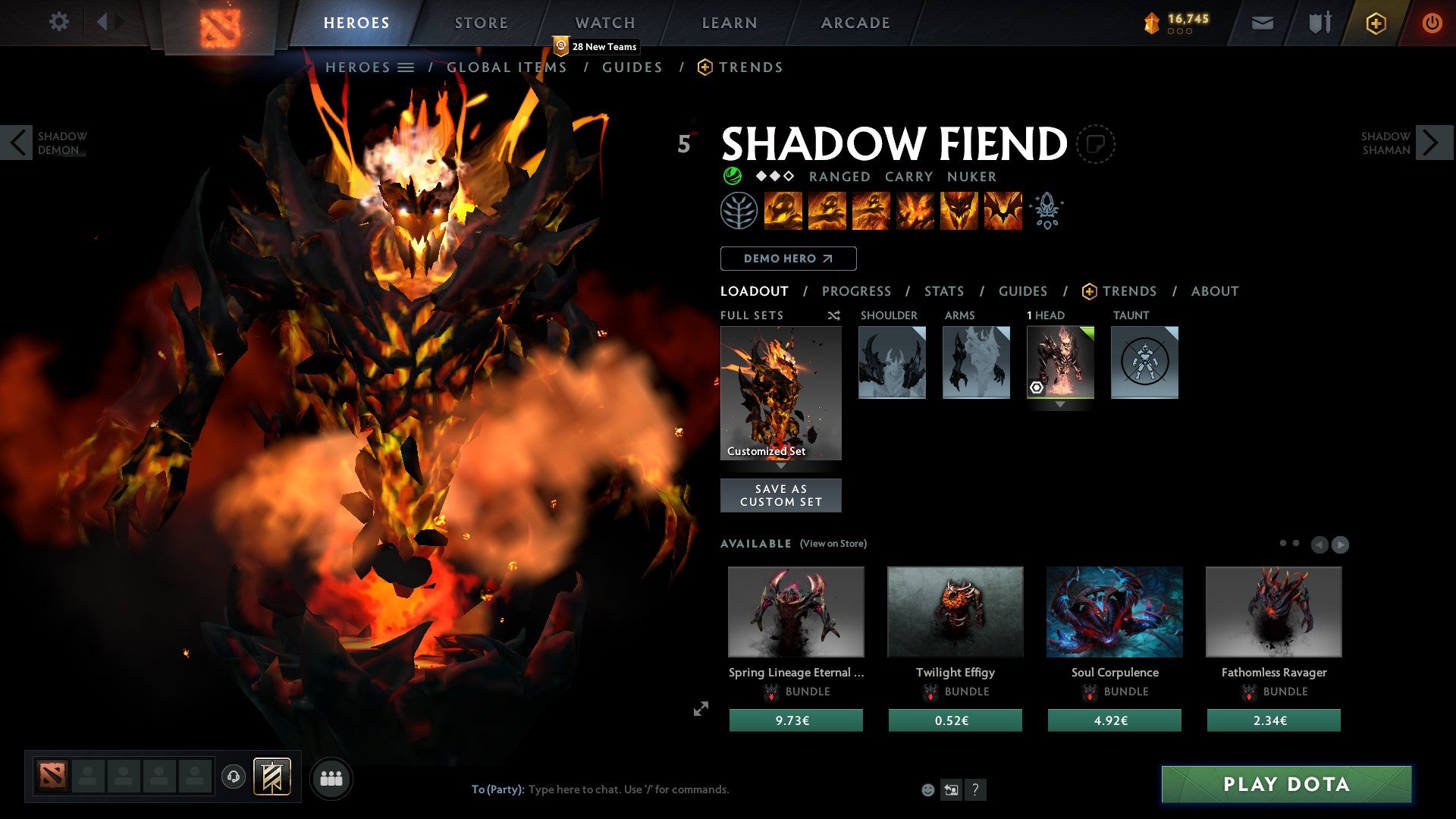Screen dimensions: 1456x819
Task: Open the emoticon picker beside chat
Action: tap(927, 789)
